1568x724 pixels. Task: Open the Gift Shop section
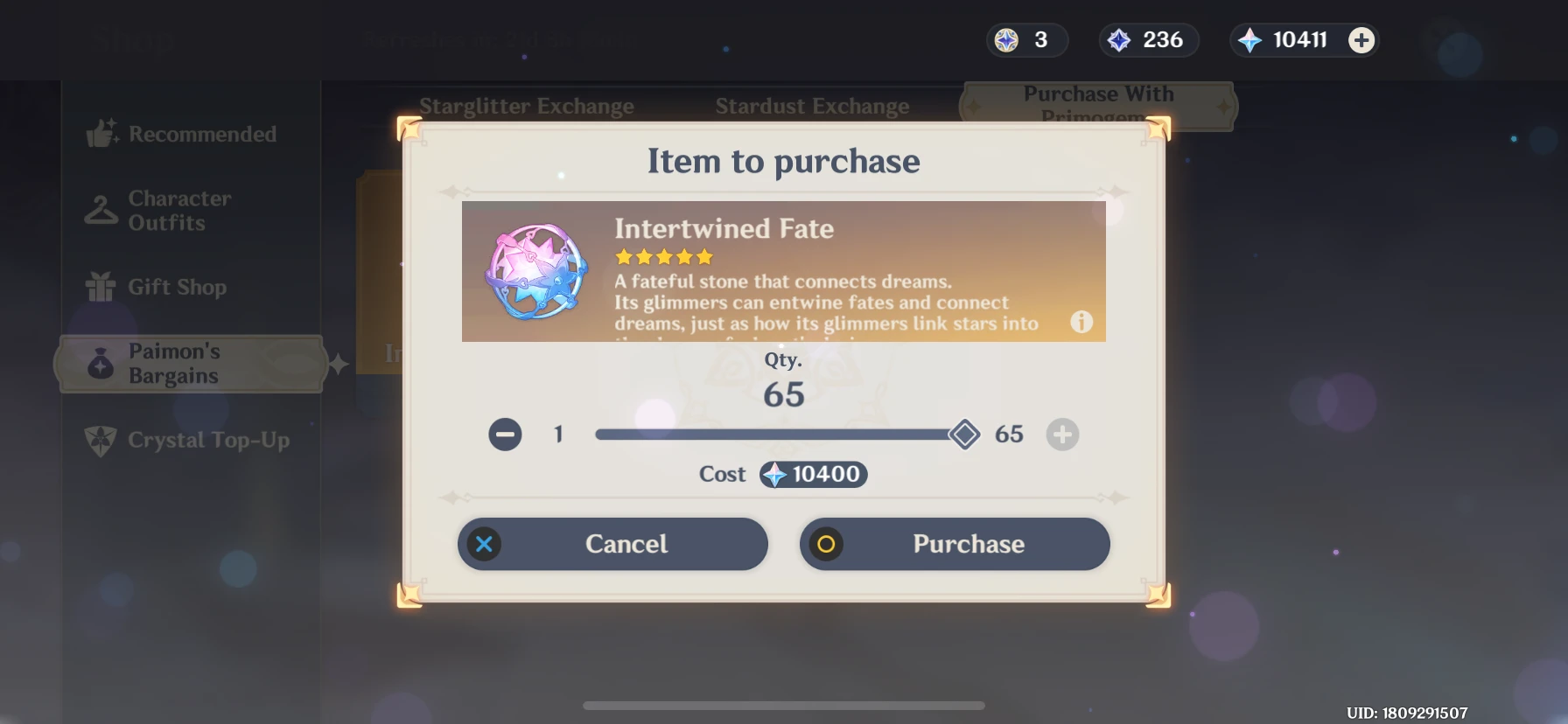tap(99, 287)
